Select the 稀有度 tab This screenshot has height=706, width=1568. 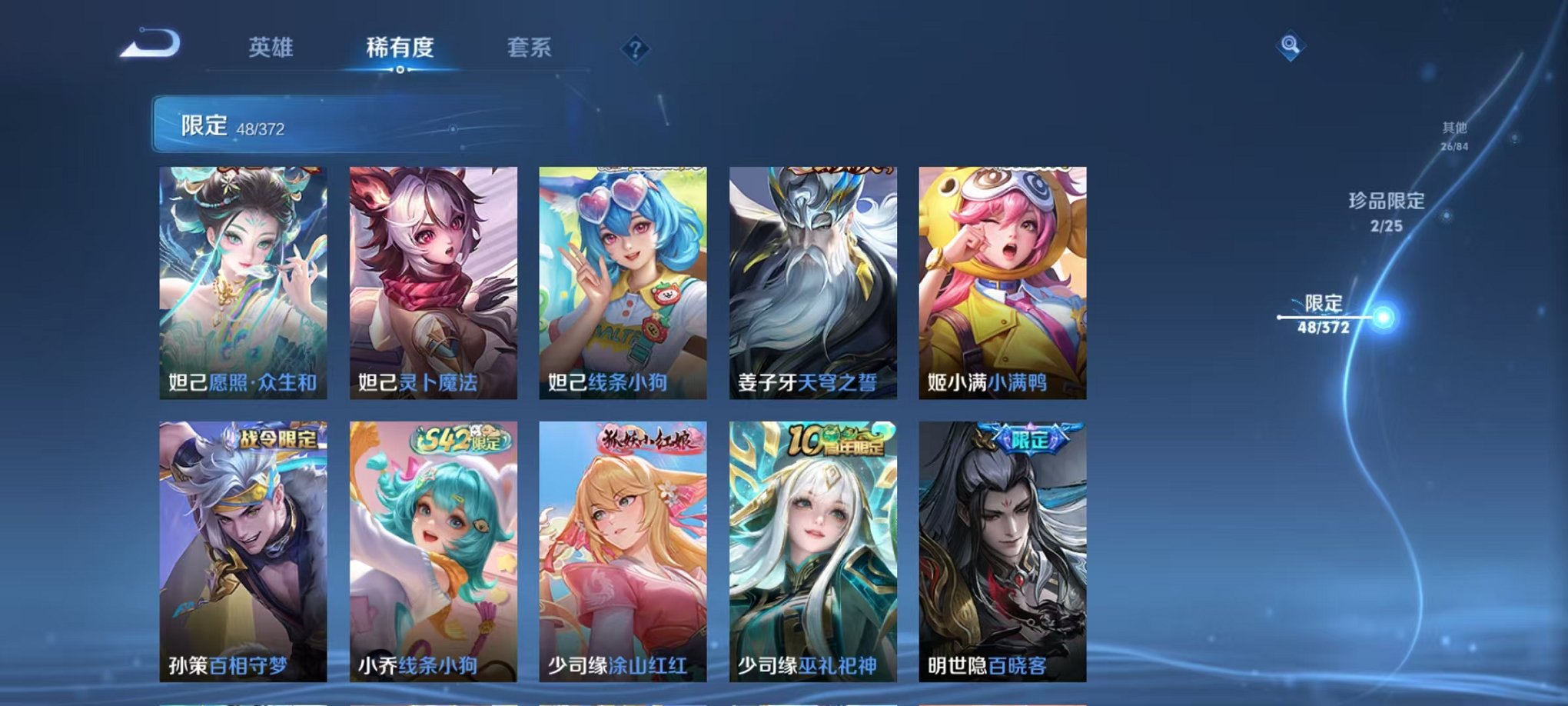[397, 48]
